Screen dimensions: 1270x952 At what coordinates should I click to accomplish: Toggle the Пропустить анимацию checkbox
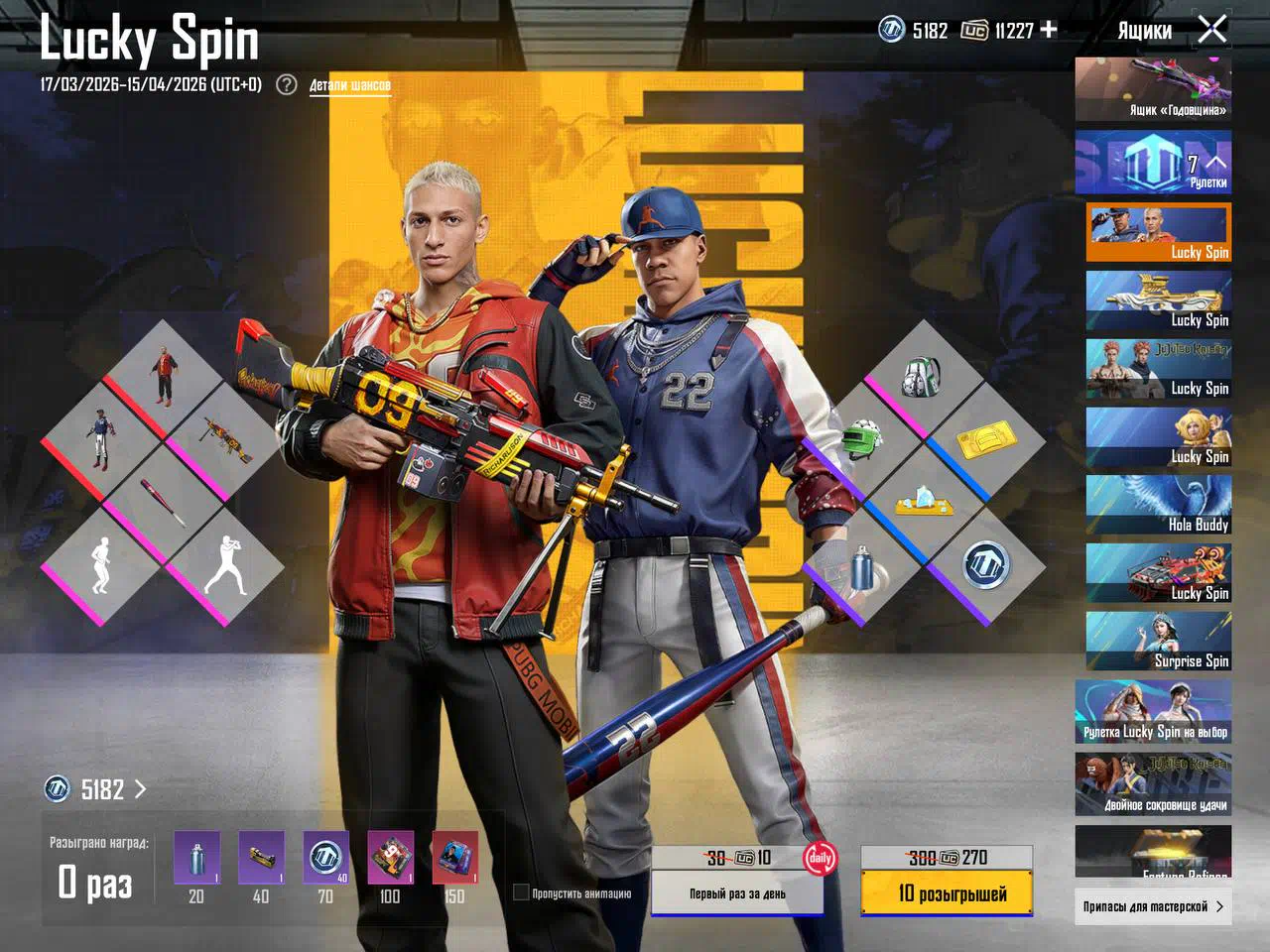pyautogui.click(x=521, y=892)
